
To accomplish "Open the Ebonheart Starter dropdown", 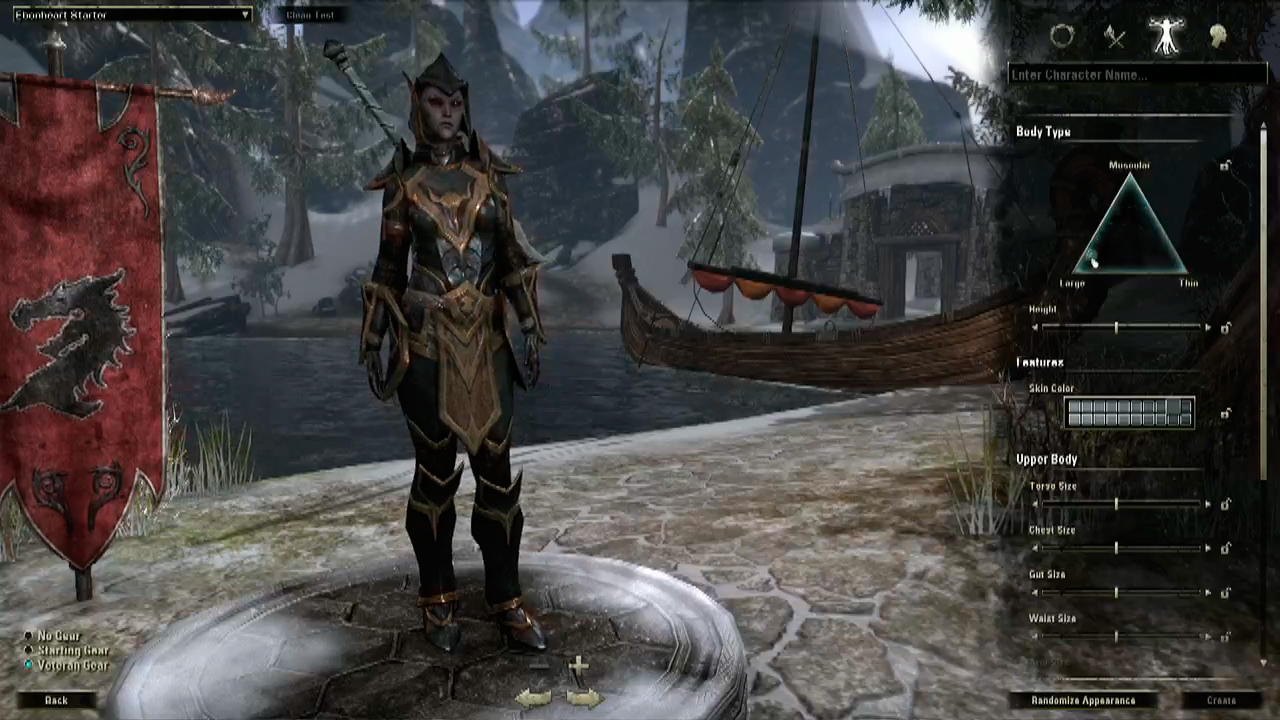I will coord(132,15).
